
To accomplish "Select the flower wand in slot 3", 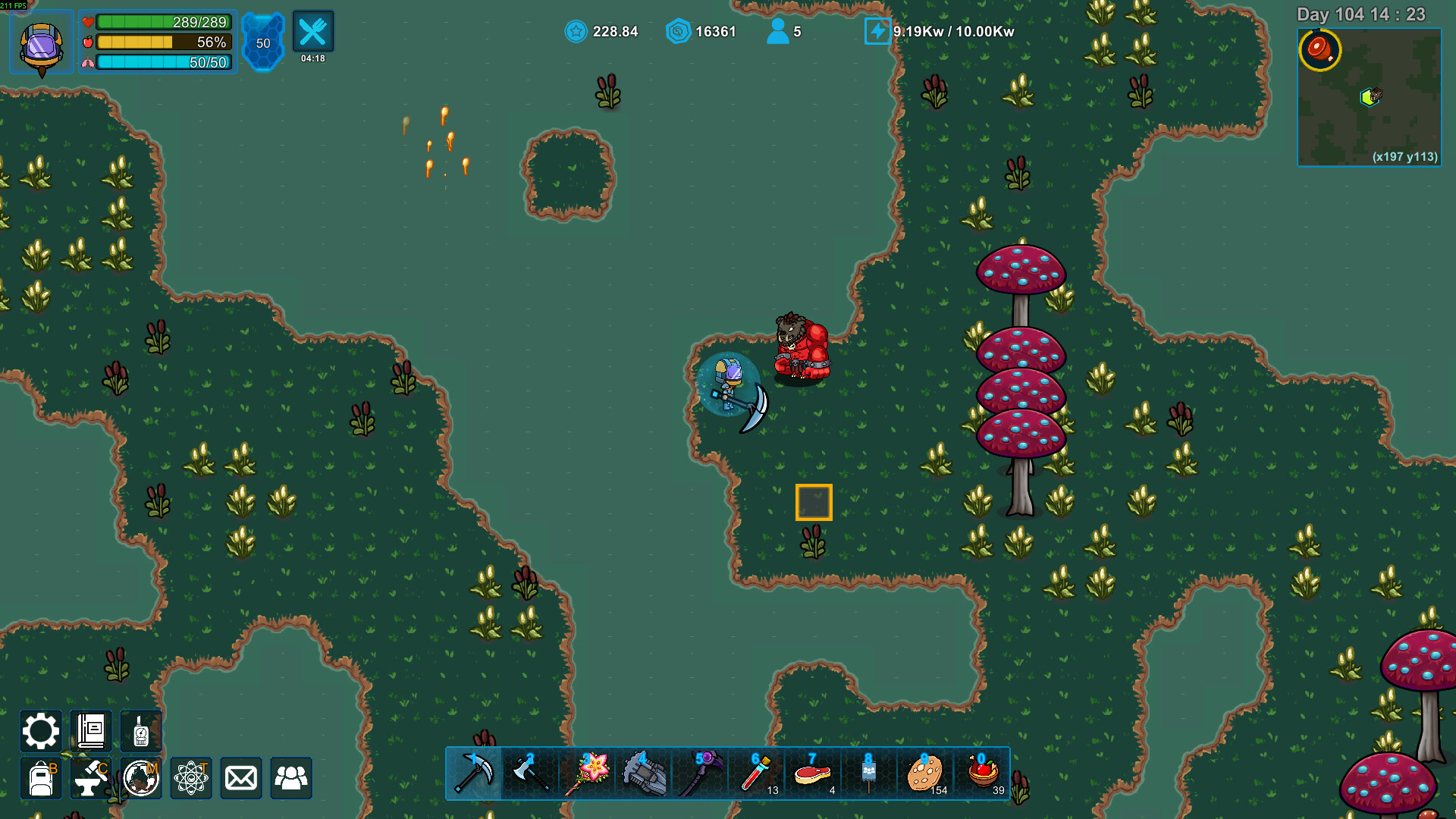I will tap(588, 773).
